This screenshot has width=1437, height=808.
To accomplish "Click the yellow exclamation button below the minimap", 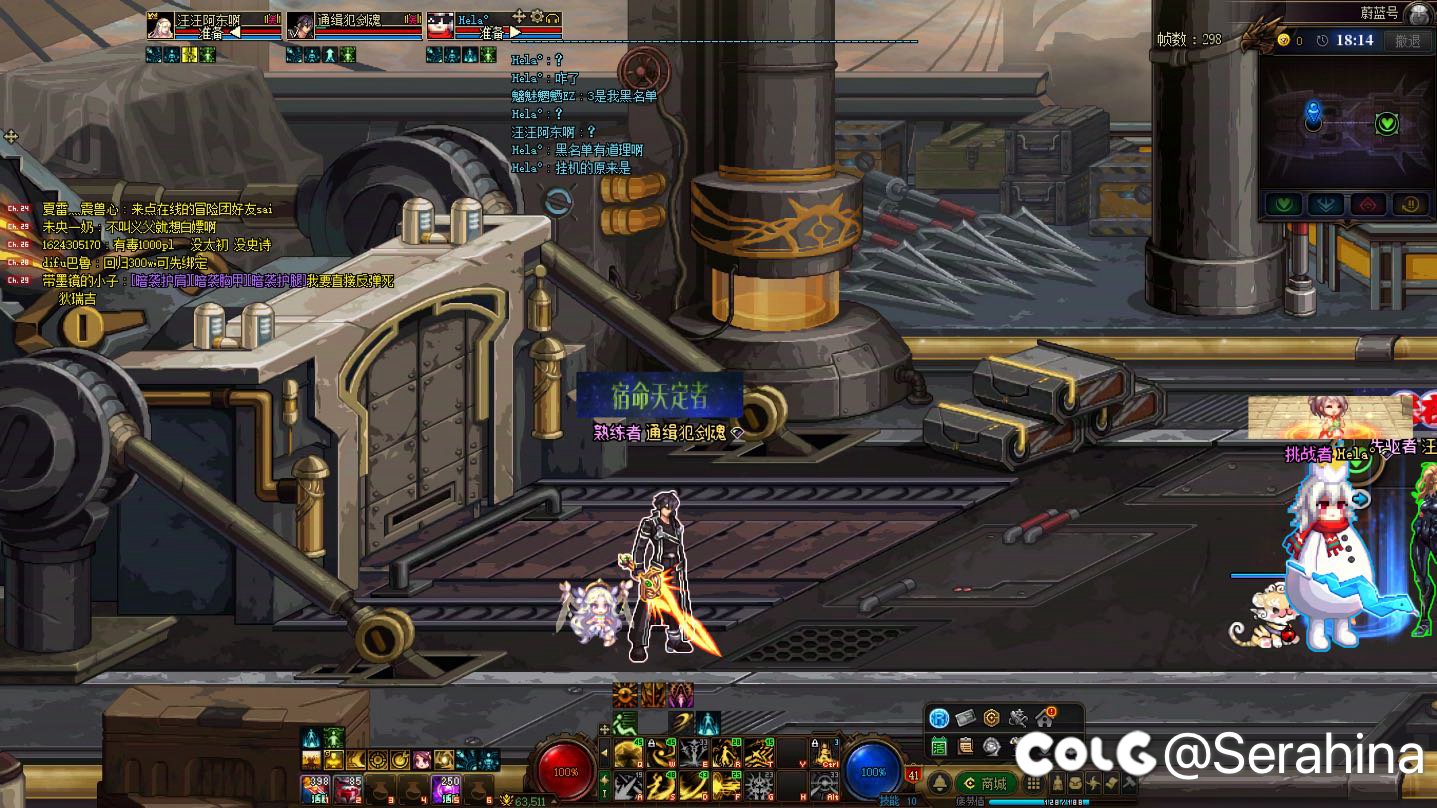I will pyautogui.click(x=1410, y=204).
